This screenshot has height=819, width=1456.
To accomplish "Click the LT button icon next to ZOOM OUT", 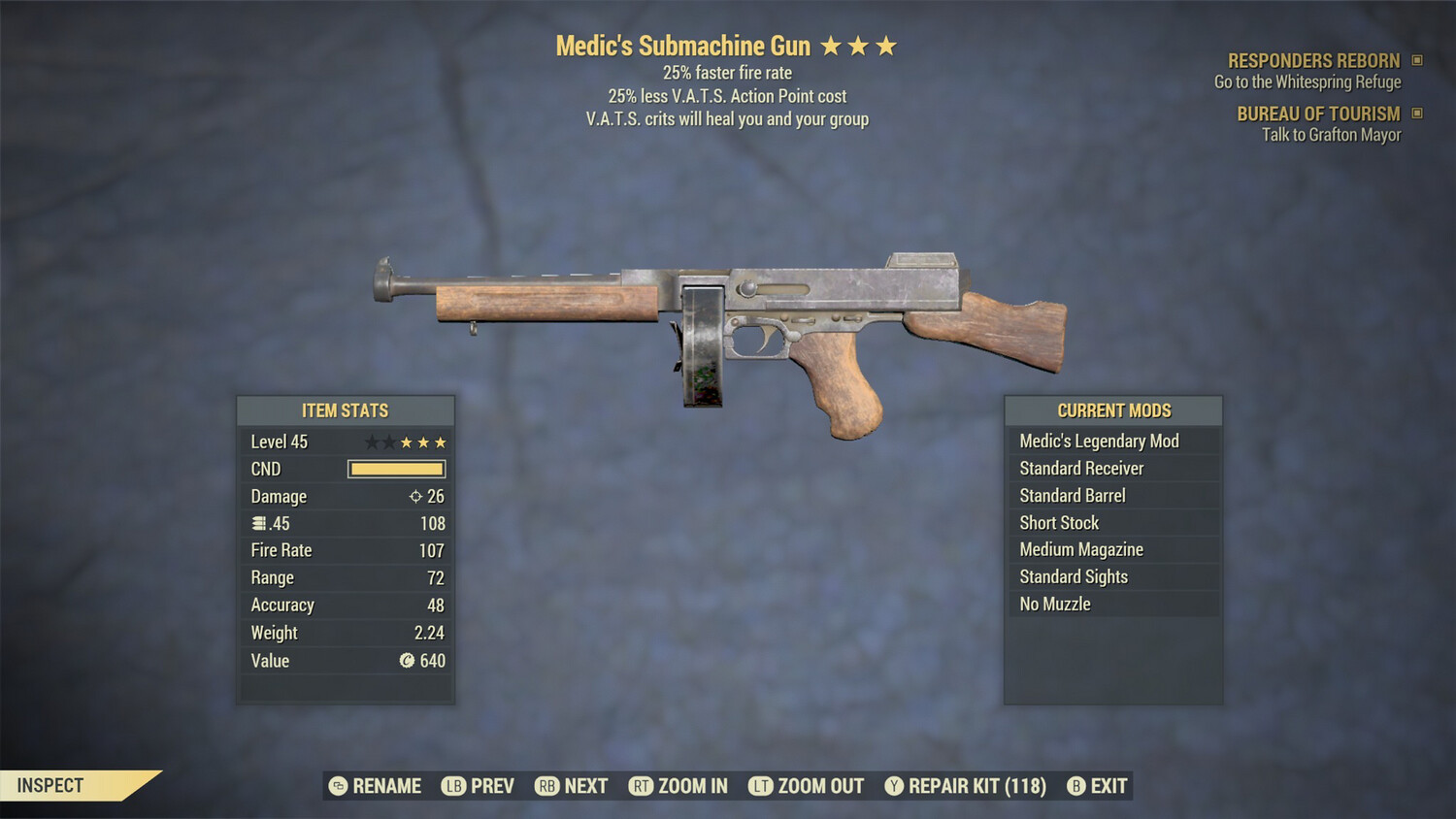I will coord(760,786).
